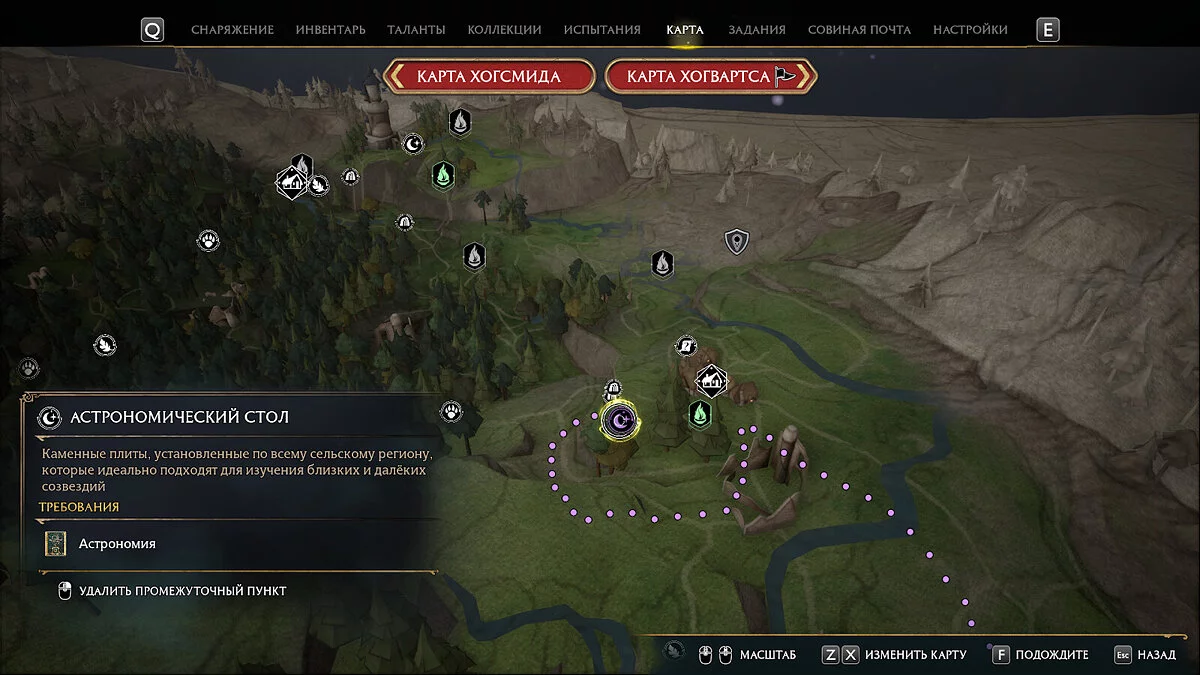Viewport: 1200px width, 675px height.
Task: Show the Коллекции tab
Action: click(x=504, y=30)
